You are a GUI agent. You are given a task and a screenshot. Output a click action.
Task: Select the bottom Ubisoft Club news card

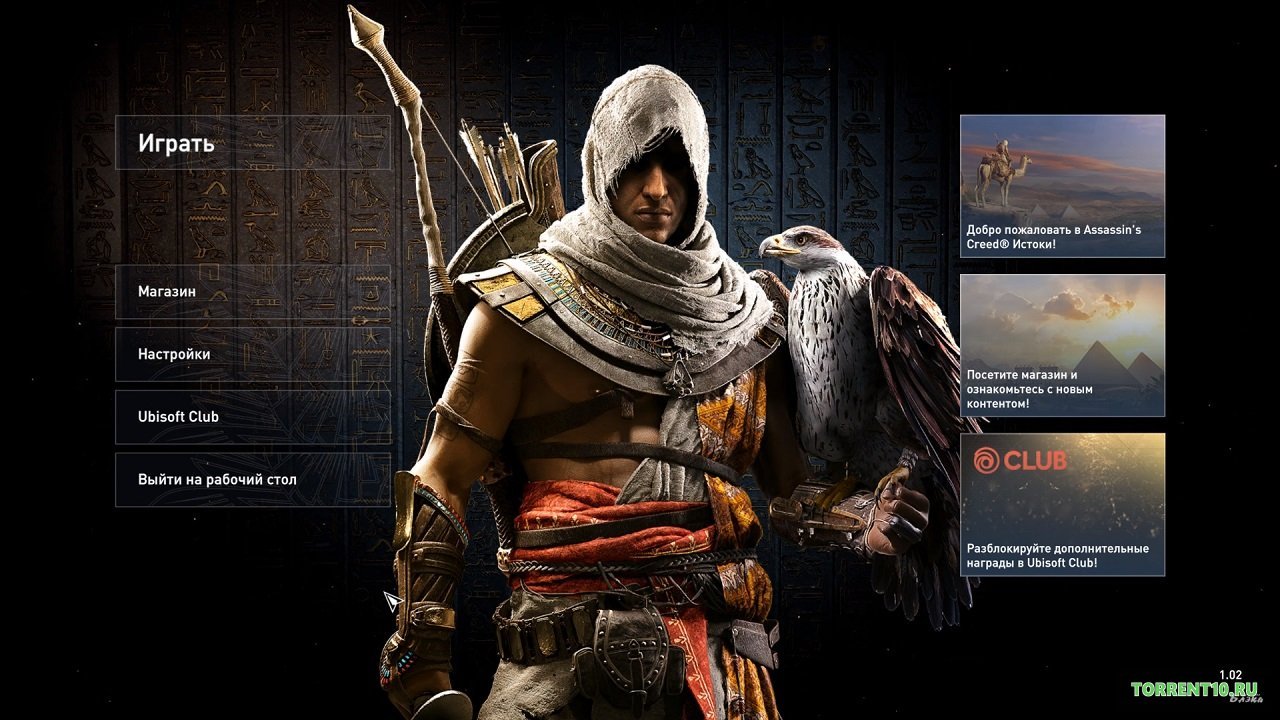[1062, 505]
